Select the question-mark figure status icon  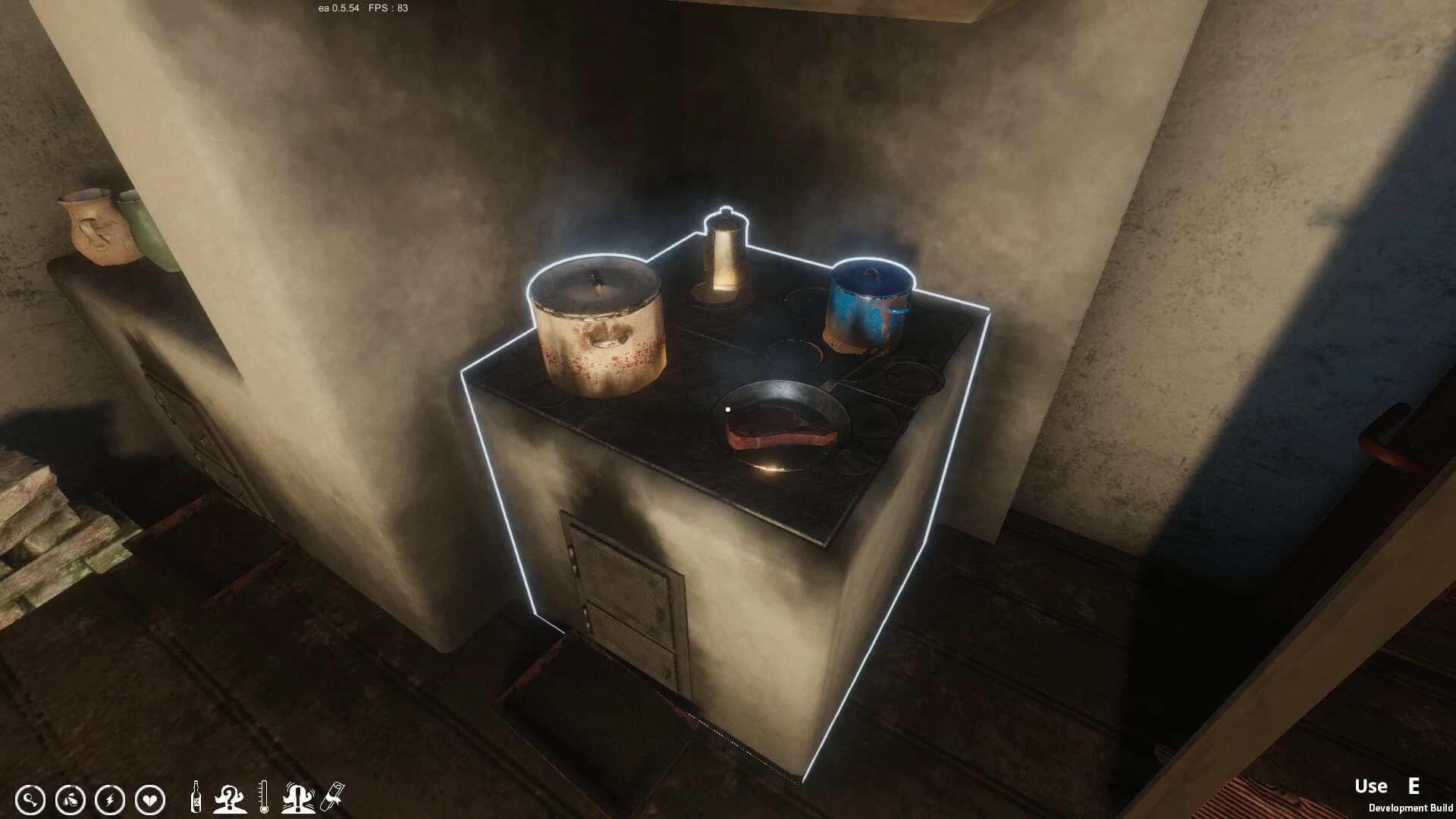point(228,797)
